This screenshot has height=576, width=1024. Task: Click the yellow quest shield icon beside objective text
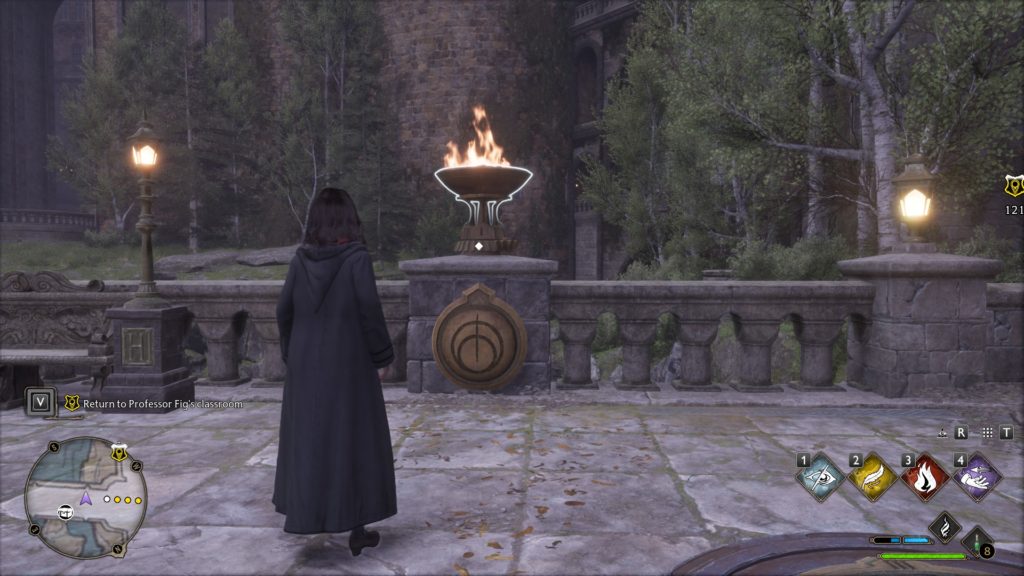coord(71,403)
